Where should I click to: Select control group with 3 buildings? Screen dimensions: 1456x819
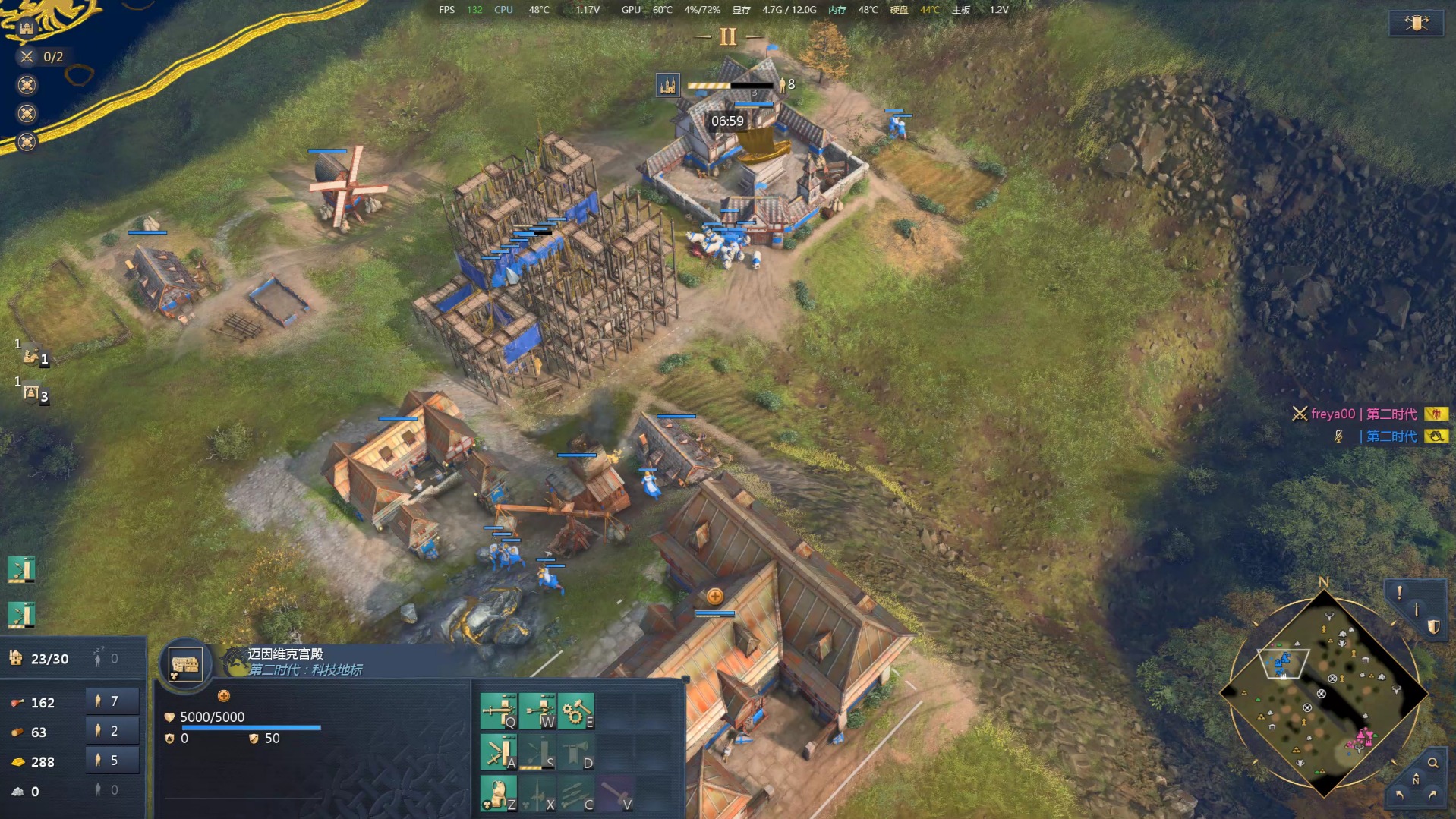[x=32, y=392]
